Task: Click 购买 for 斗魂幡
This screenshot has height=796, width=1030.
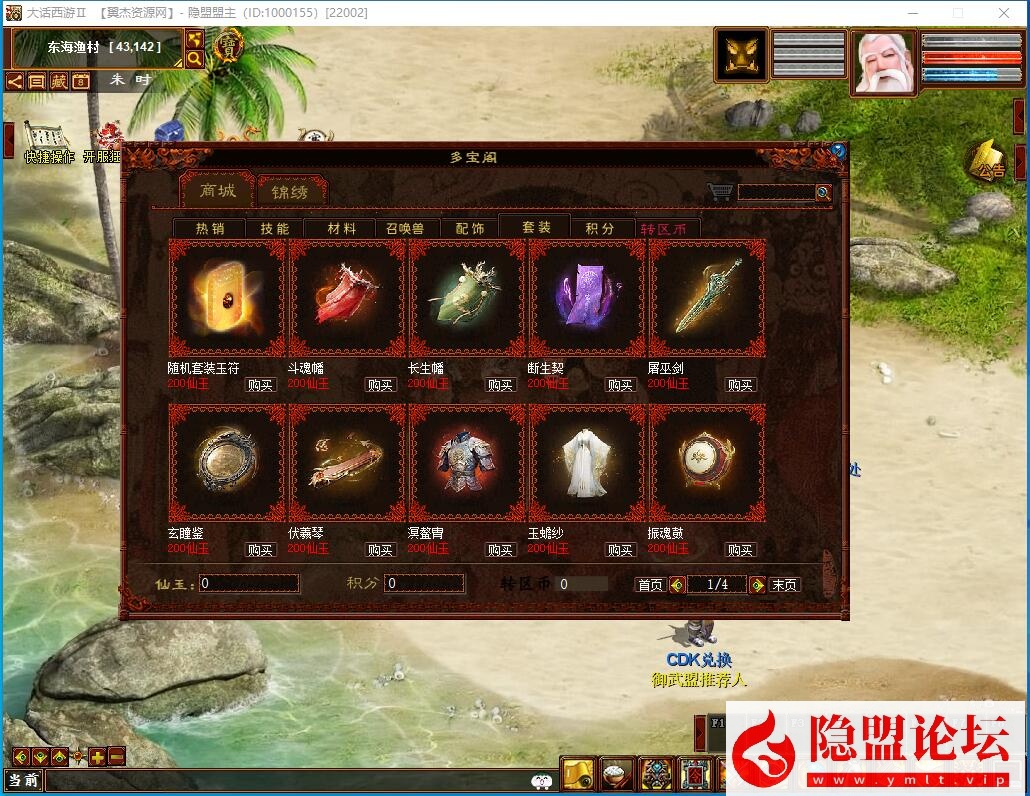Action: pos(380,385)
